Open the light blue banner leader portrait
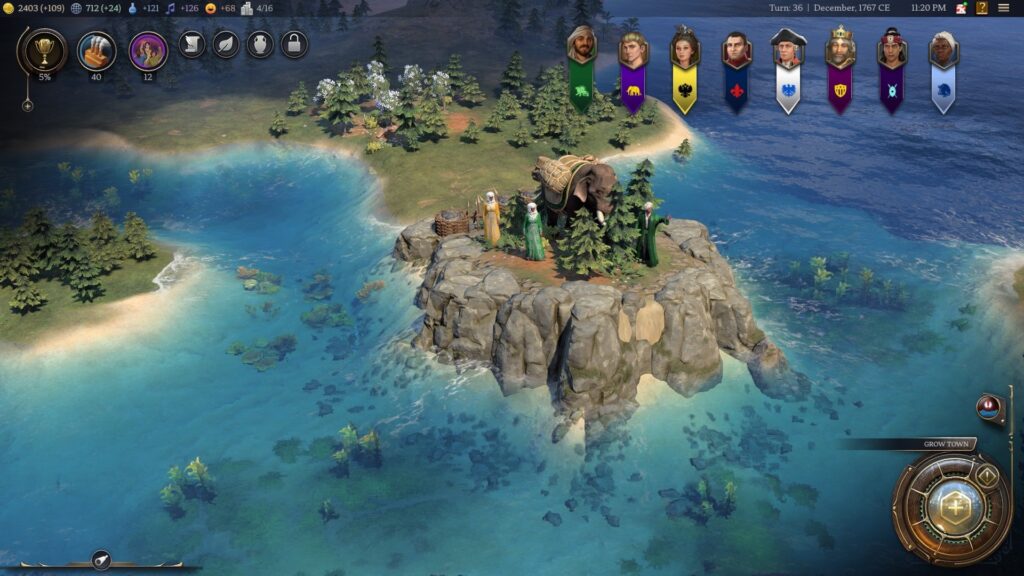 943,68
